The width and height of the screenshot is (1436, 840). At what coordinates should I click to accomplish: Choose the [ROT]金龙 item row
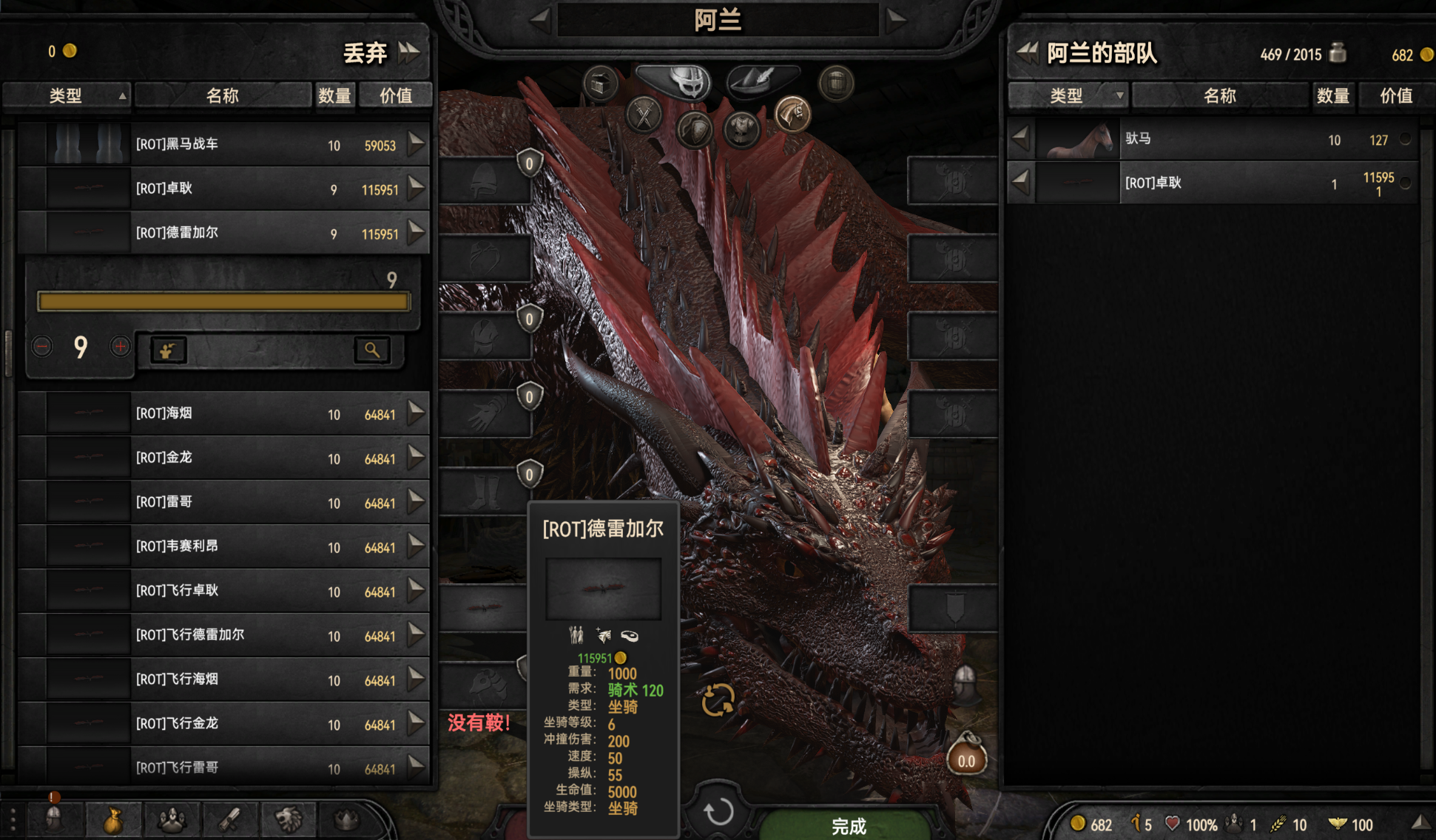click(x=222, y=458)
